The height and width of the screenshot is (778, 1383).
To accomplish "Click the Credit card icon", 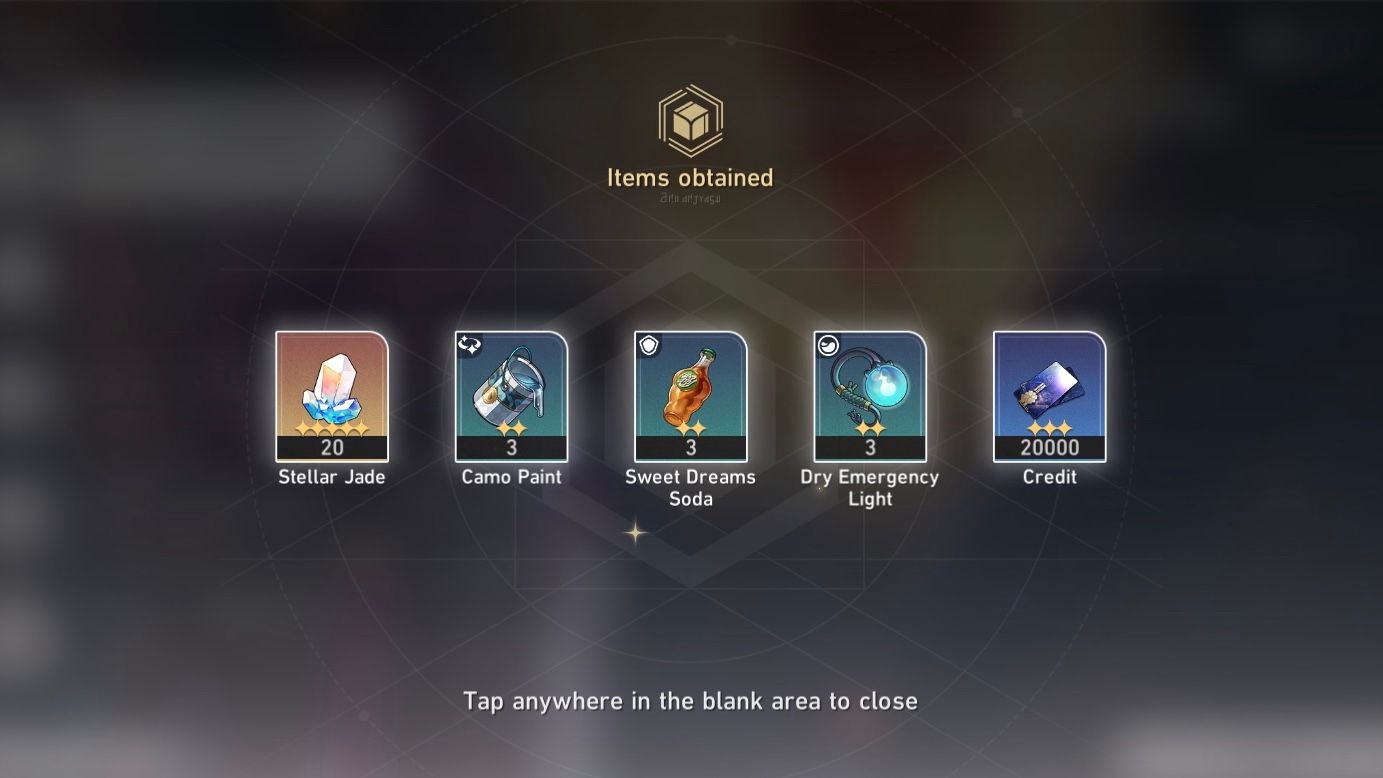I will (1048, 390).
